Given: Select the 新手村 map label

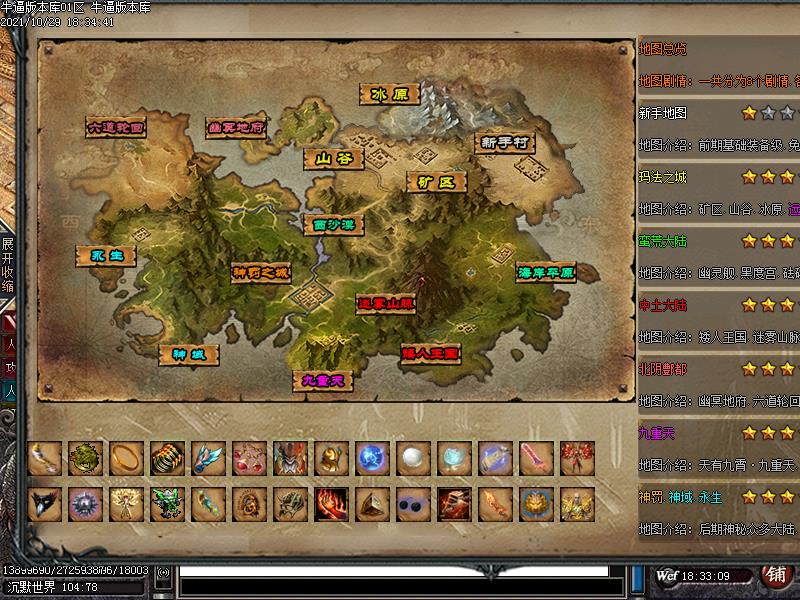Looking at the screenshot, I should [x=504, y=143].
